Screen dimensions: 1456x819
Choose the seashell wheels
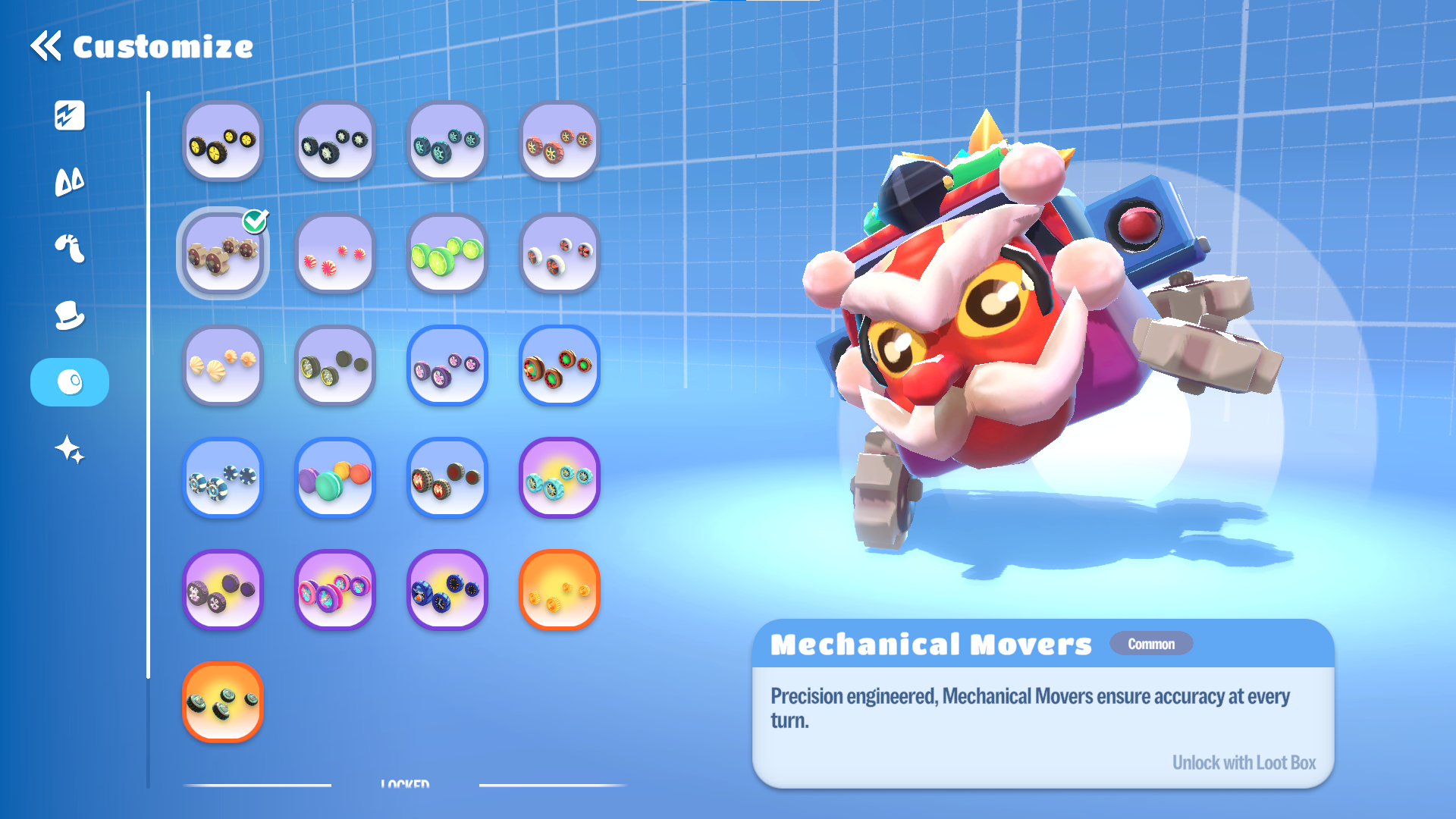pyautogui.click(x=223, y=366)
